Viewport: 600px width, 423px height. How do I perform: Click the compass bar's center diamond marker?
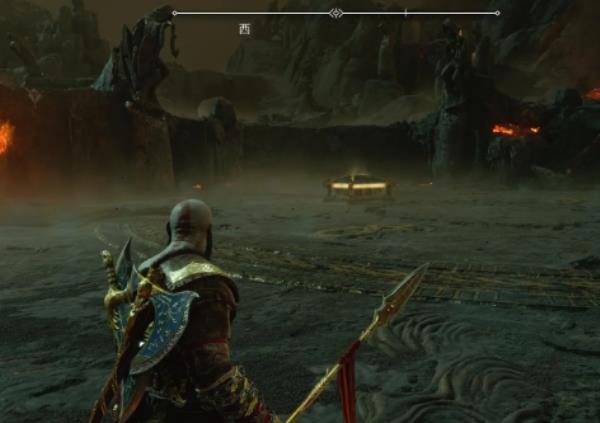click(x=336, y=13)
